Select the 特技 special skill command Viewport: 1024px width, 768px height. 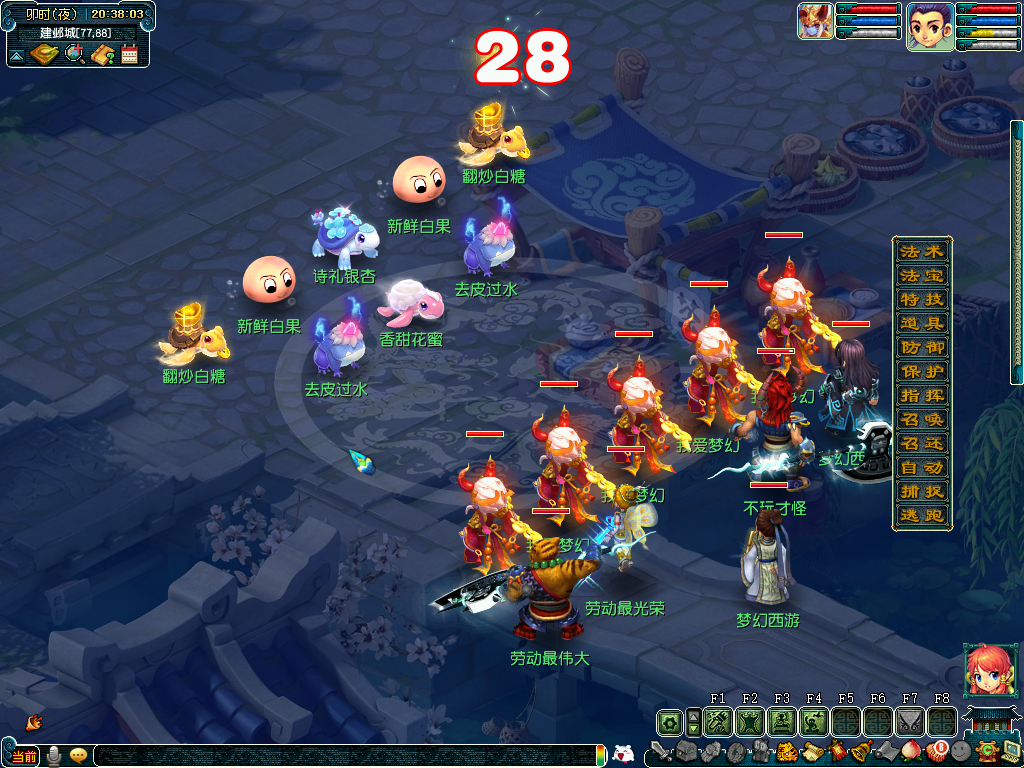[x=921, y=299]
